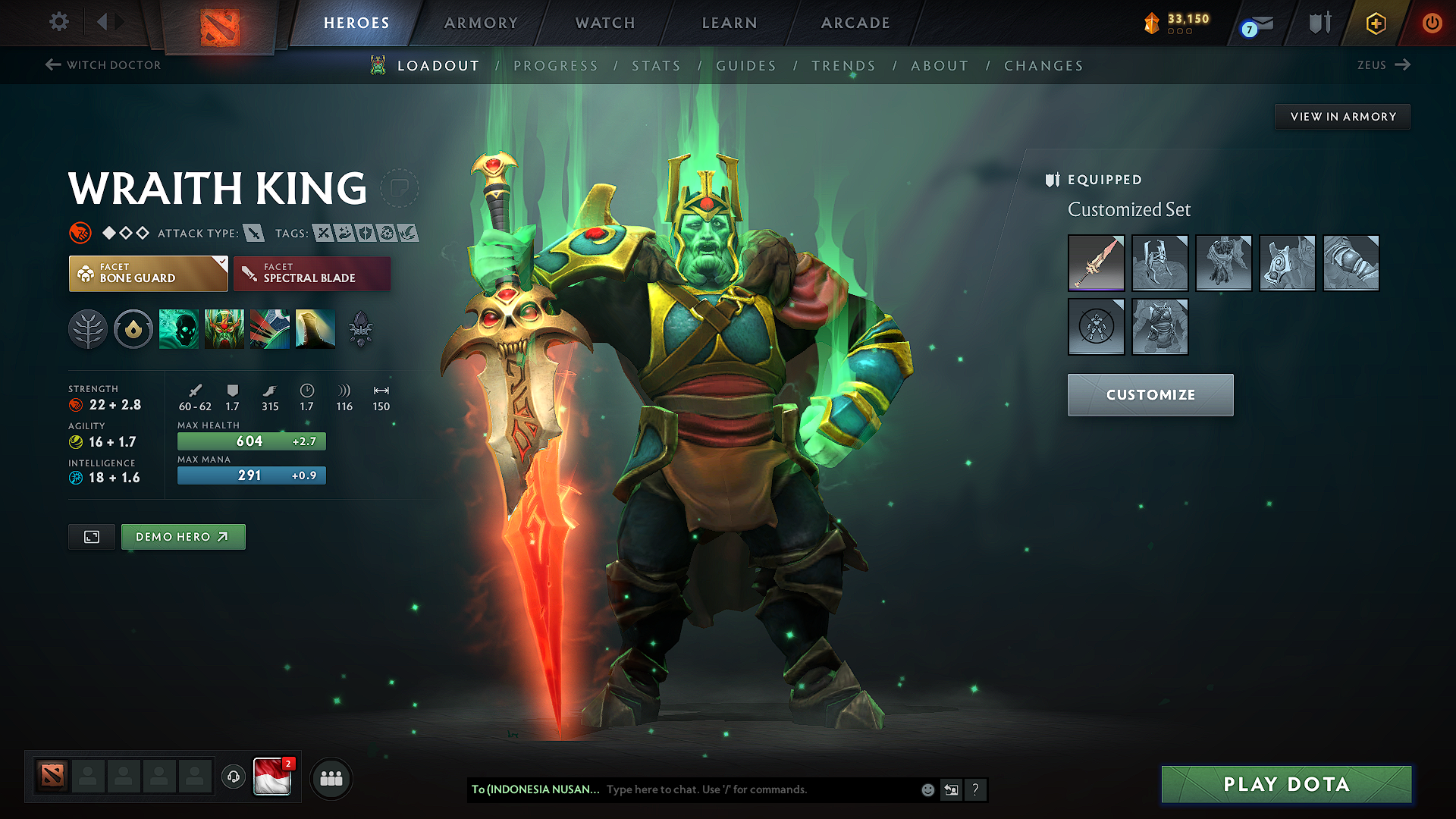Image resolution: width=1456 pixels, height=819 pixels.
Task: Click the Max Health progress bar
Action: 251,441
